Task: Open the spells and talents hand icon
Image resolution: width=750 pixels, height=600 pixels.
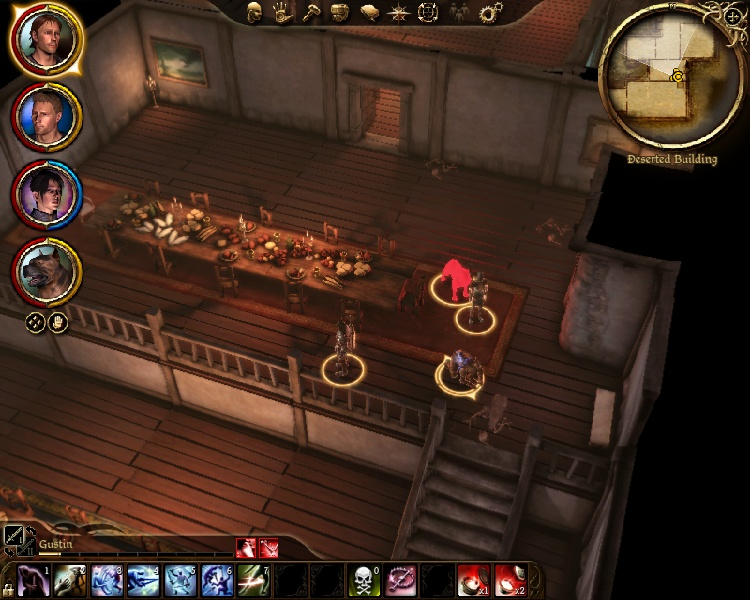Action: [x=283, y=12]
